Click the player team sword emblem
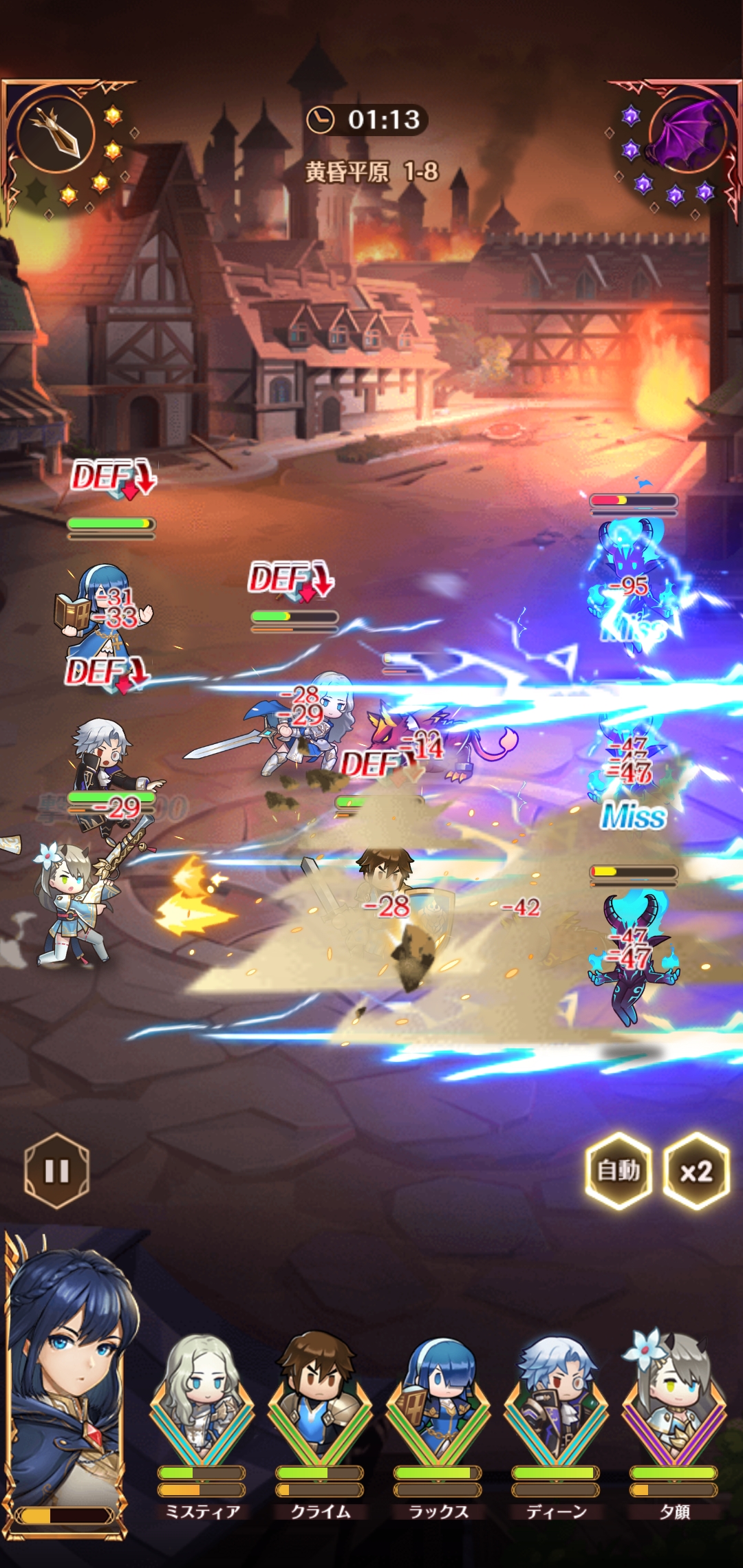 55,131
